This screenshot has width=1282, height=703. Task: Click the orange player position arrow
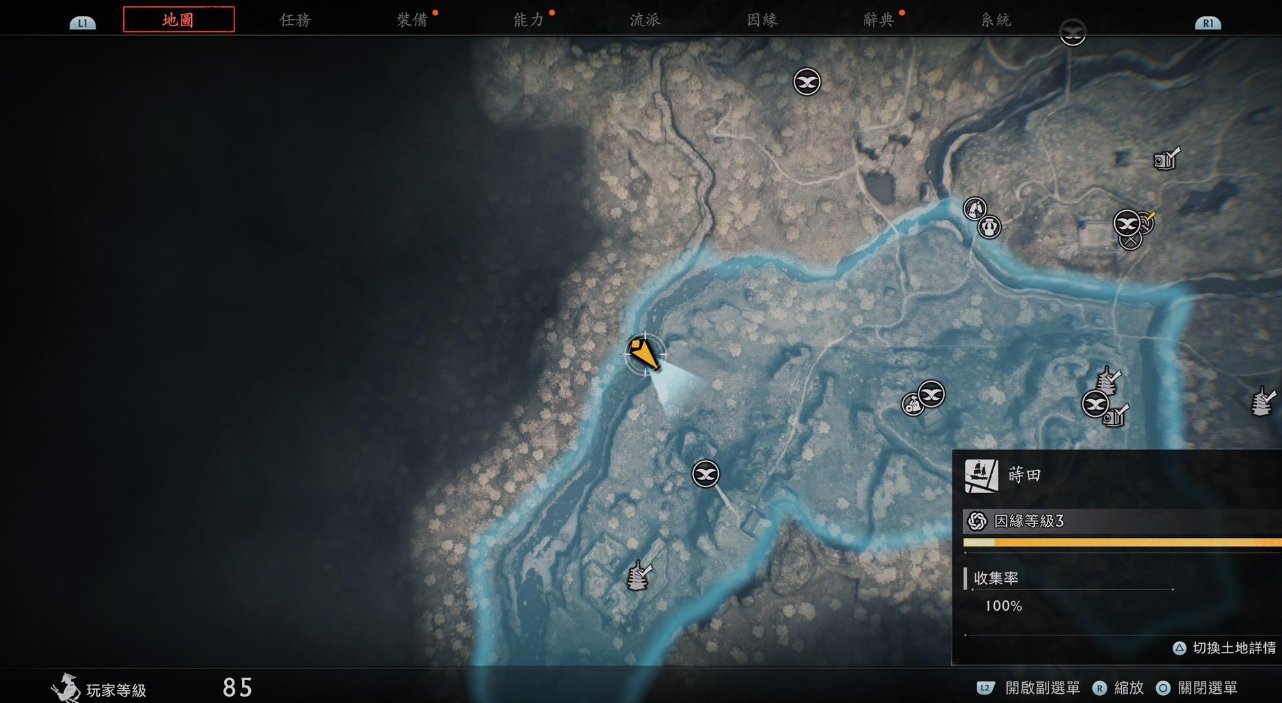[x=645, y=353]
